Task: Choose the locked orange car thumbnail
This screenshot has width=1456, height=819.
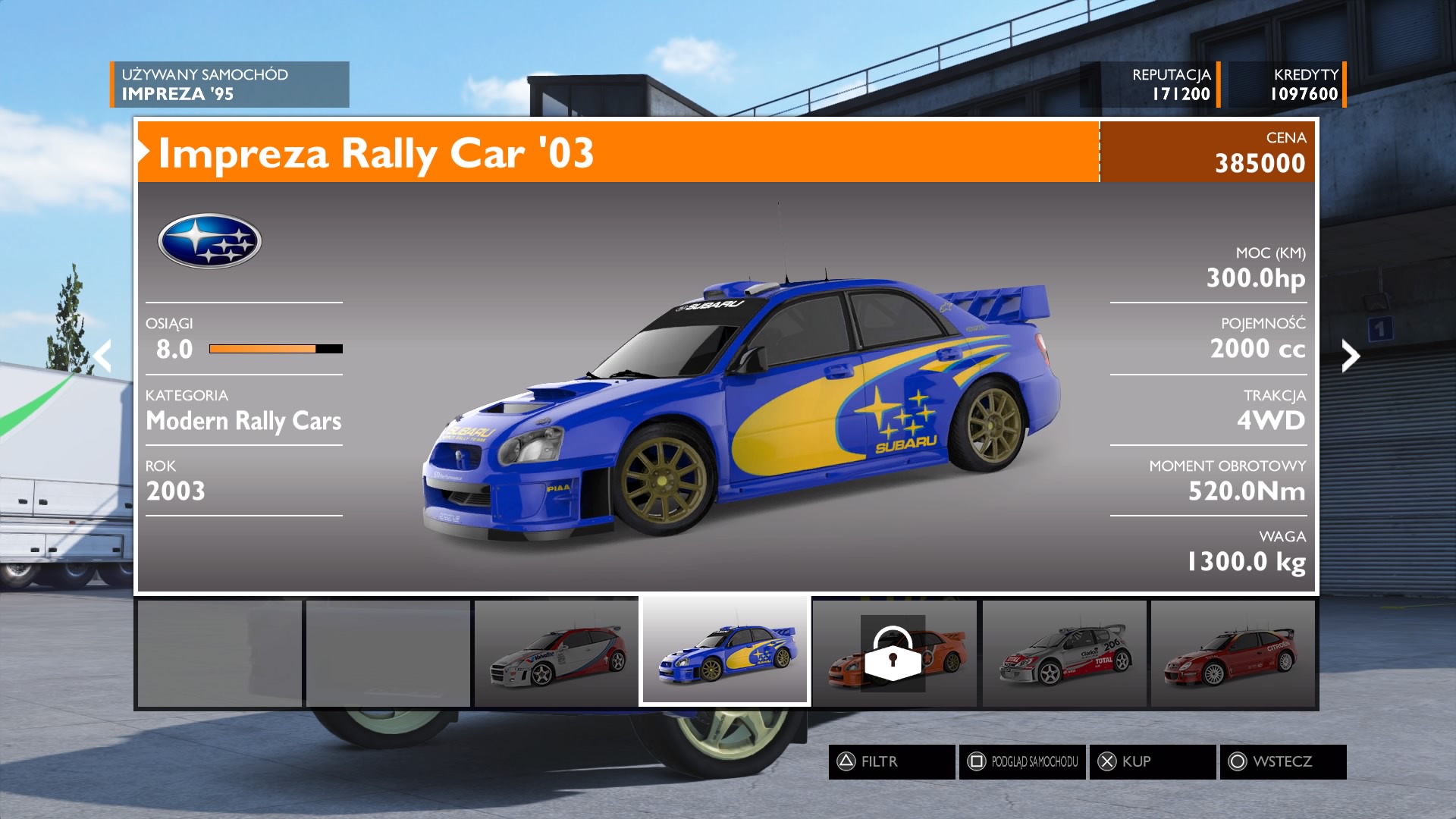Action: tap(895, 654)
